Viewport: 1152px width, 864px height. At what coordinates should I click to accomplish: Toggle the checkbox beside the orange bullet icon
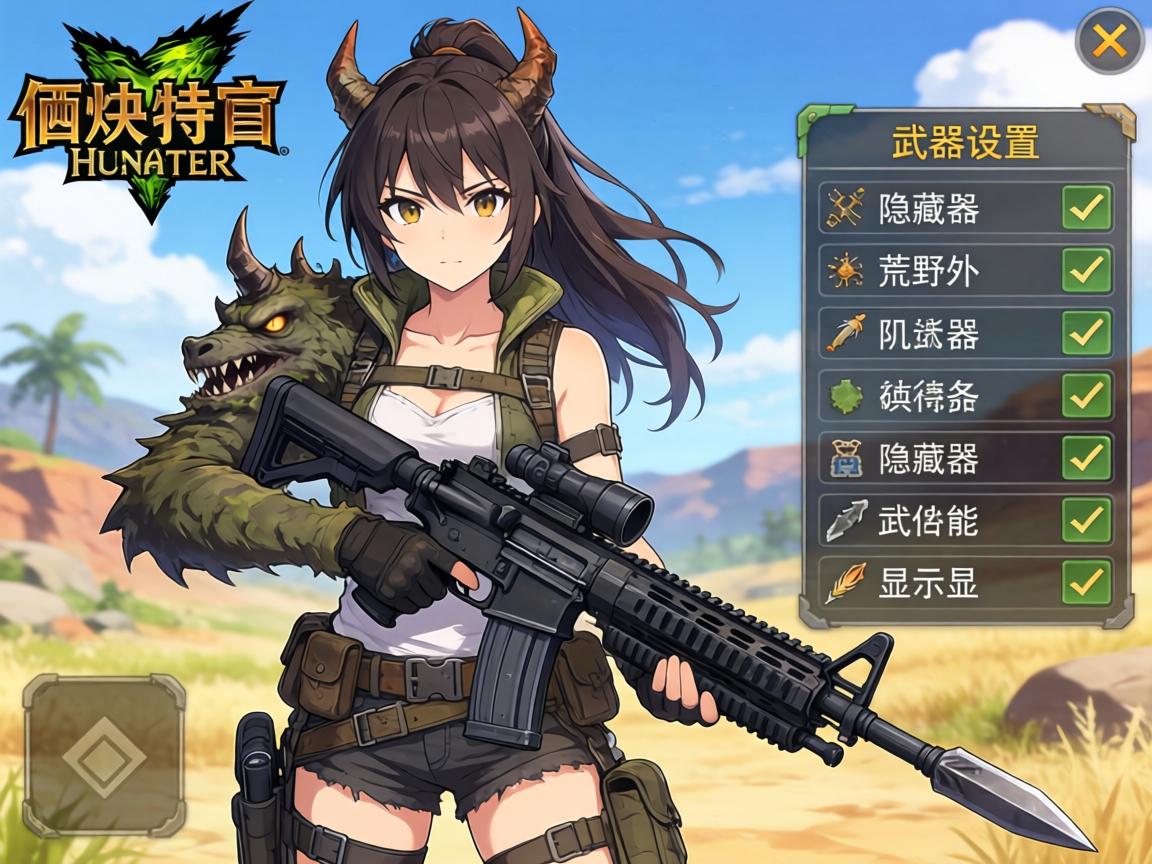coord(1086,333)
